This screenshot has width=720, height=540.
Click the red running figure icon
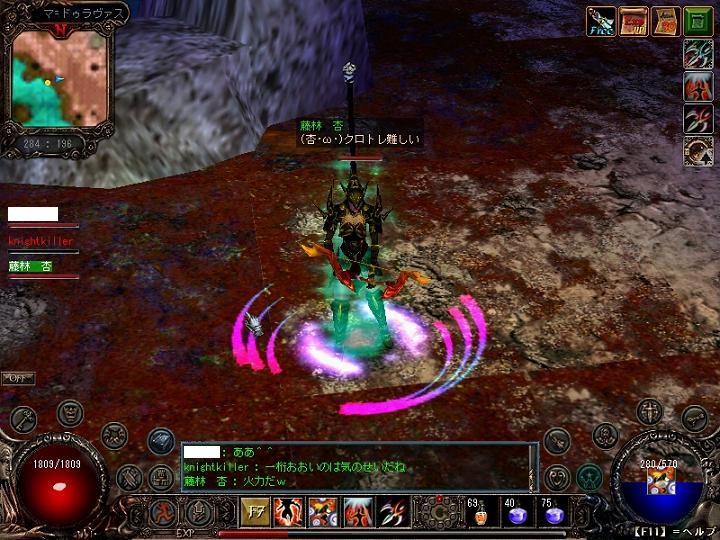(164, 513)
